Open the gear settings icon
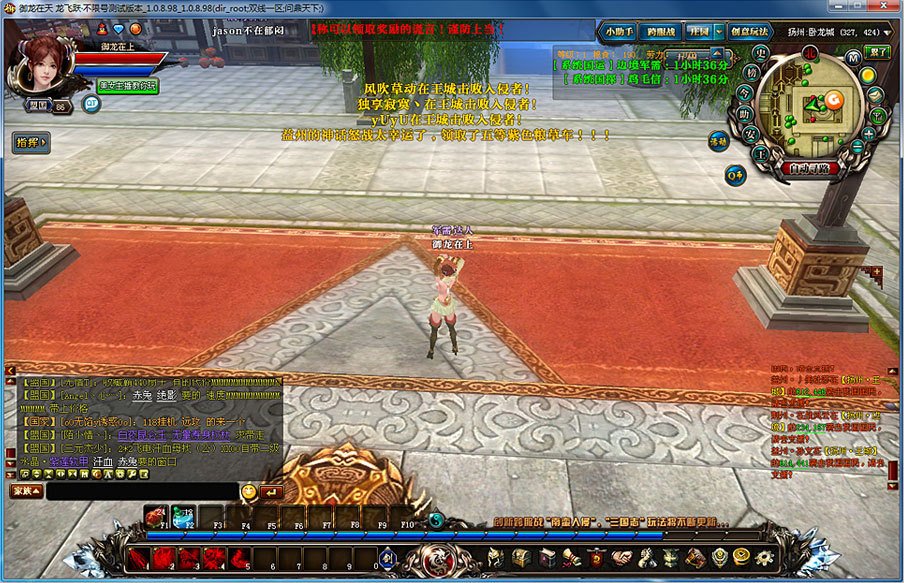The image size is (904, 583). pyautogui.click(x=766, y=557)
